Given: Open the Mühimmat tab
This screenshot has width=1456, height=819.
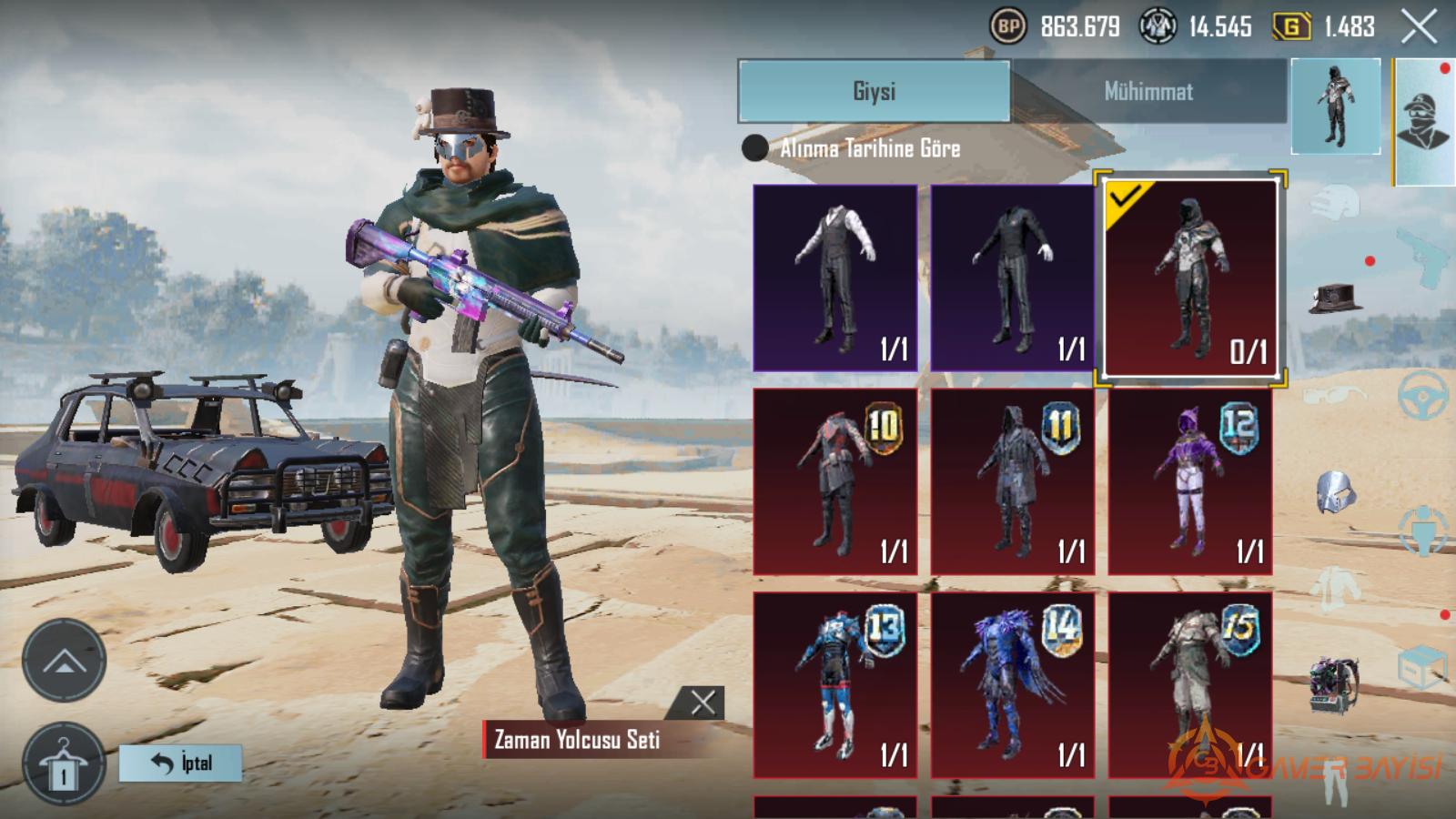Looking at the screenshot, I should (1148, 91).
